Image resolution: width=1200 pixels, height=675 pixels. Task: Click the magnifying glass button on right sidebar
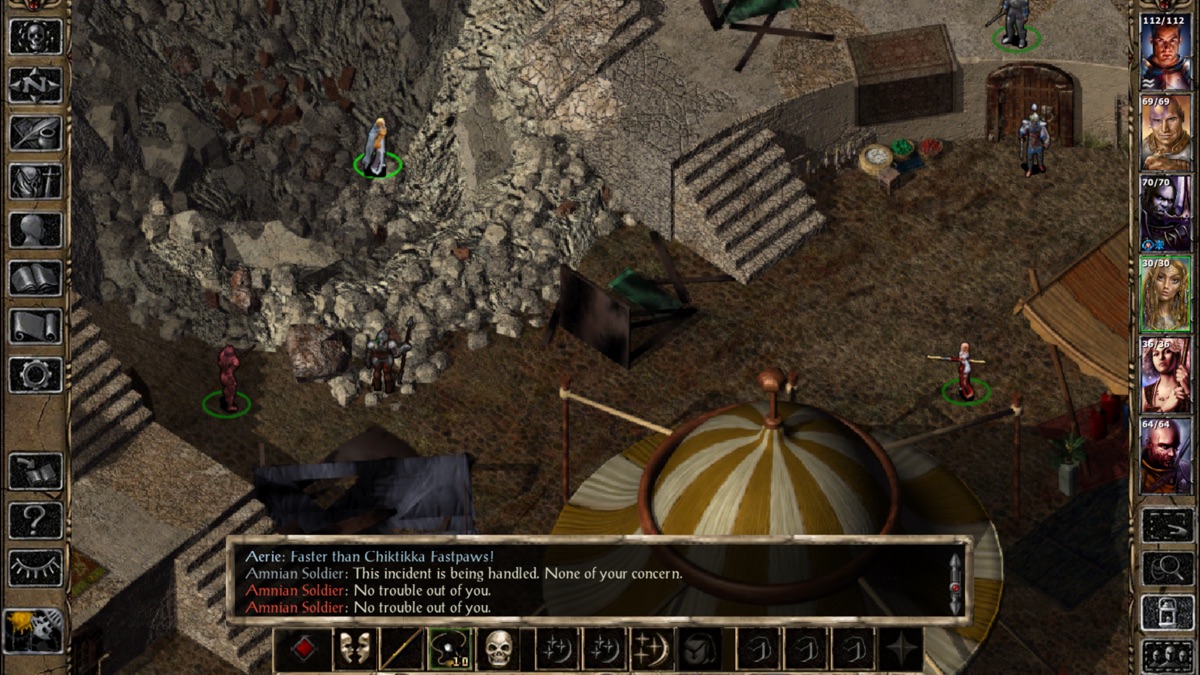1166,568
